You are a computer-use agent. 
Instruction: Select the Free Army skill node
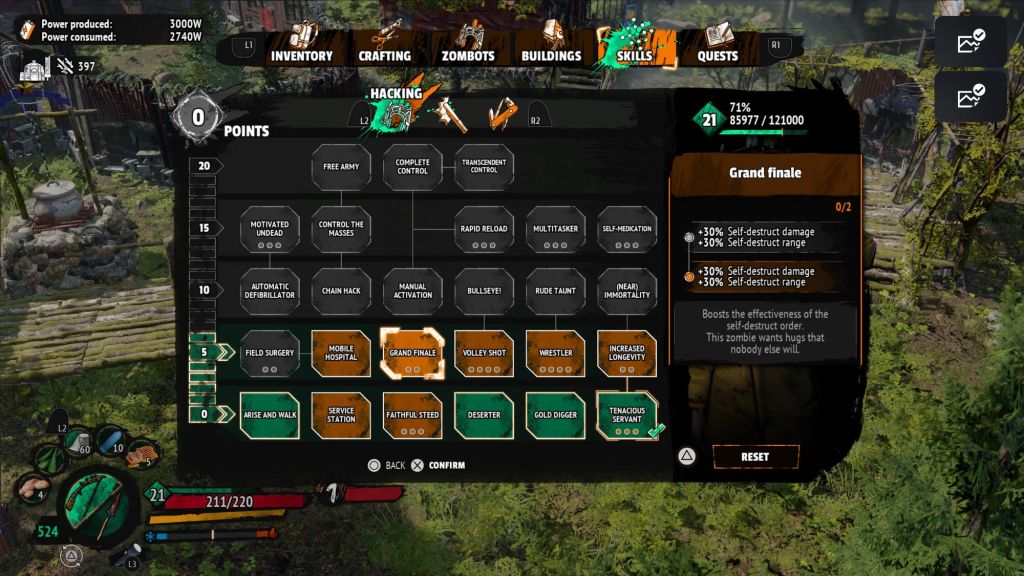click(x=341, y=167)
